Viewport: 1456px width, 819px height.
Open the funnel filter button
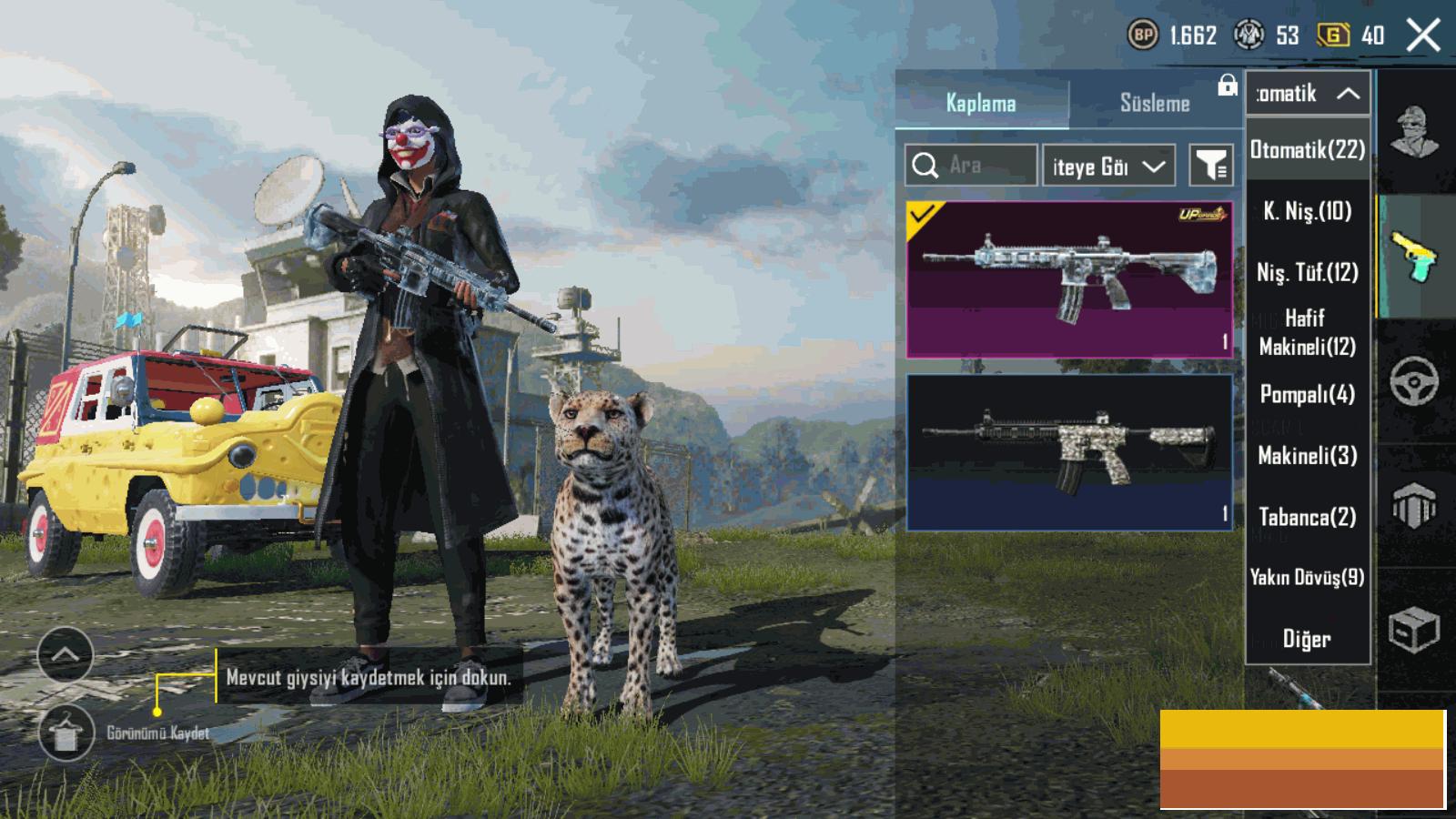click(1211, 166)
